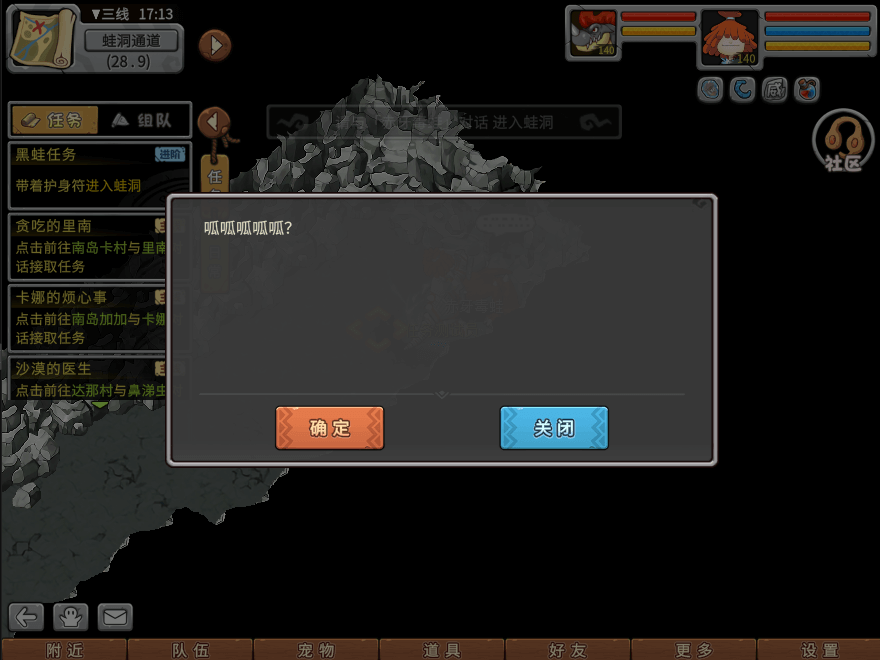880x660 pixels.
Task: Open the 社区 community headphones icon
Action: point(843,141)
